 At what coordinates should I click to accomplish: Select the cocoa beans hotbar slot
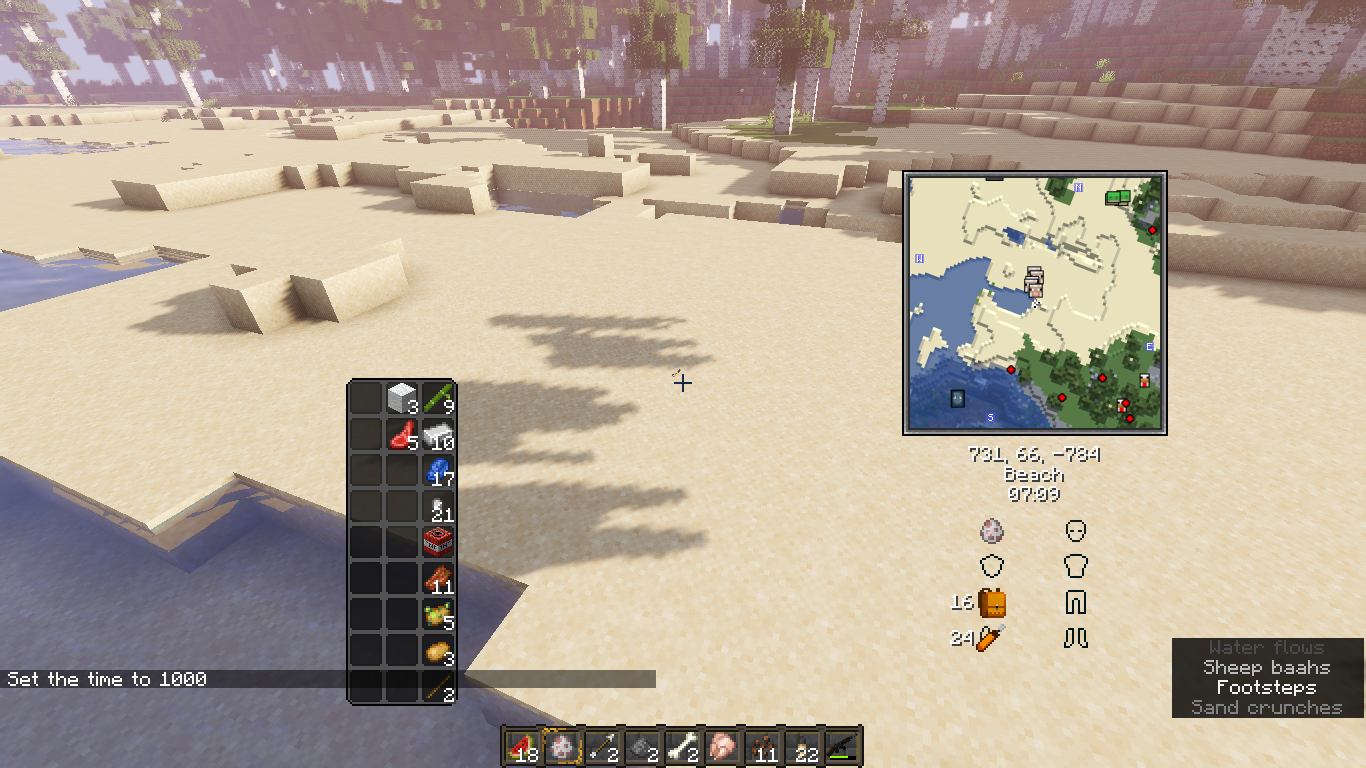point(762,746)
